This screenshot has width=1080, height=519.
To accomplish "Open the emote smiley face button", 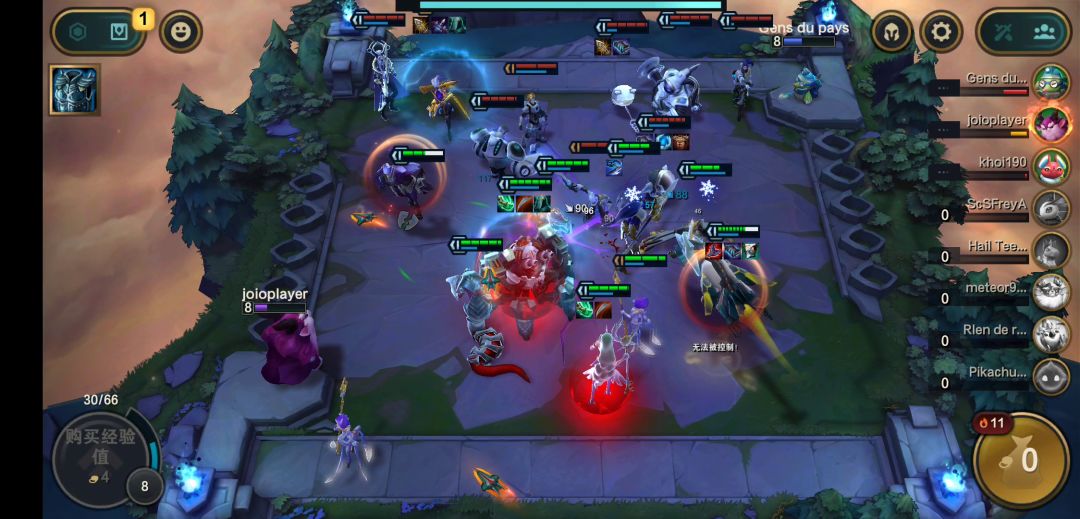I will 181,32.
